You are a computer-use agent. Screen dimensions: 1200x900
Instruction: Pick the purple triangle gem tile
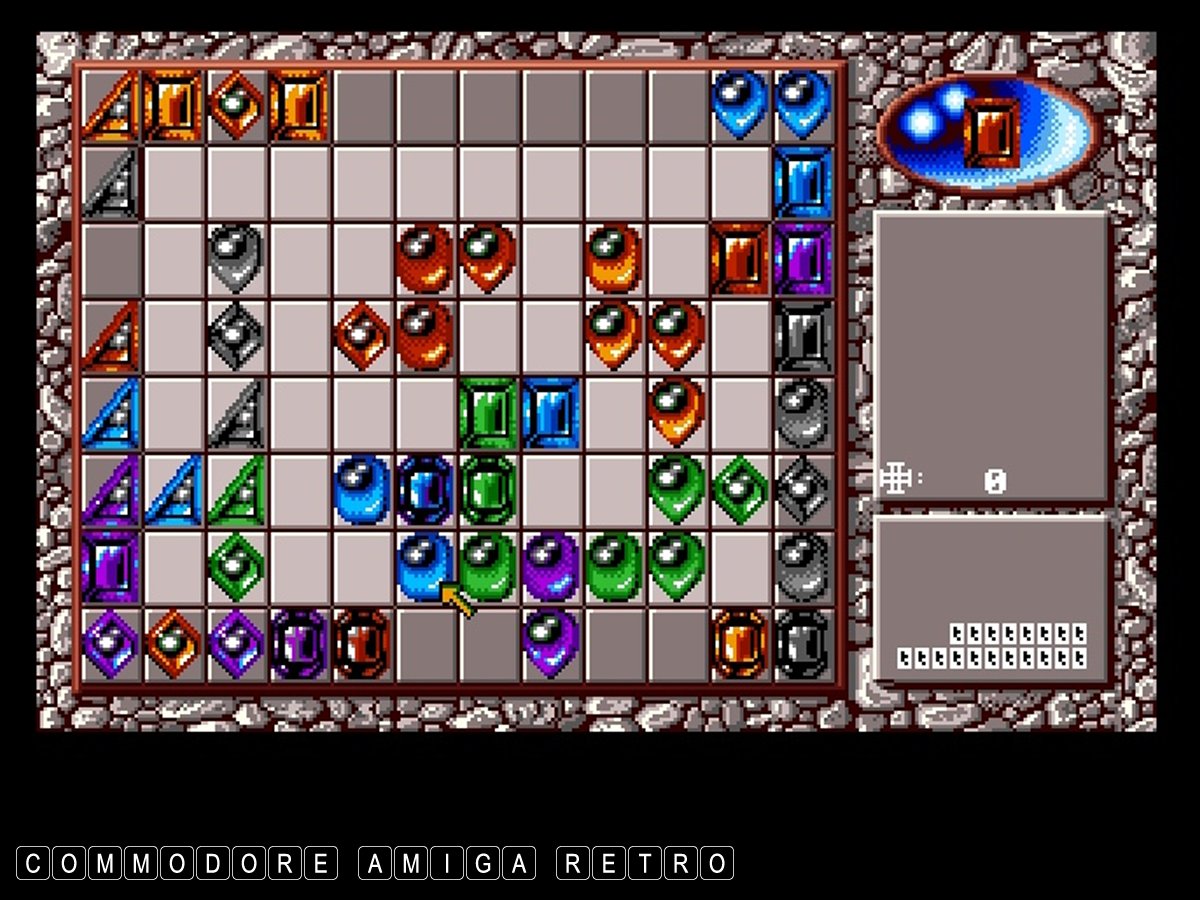[111, 490]
